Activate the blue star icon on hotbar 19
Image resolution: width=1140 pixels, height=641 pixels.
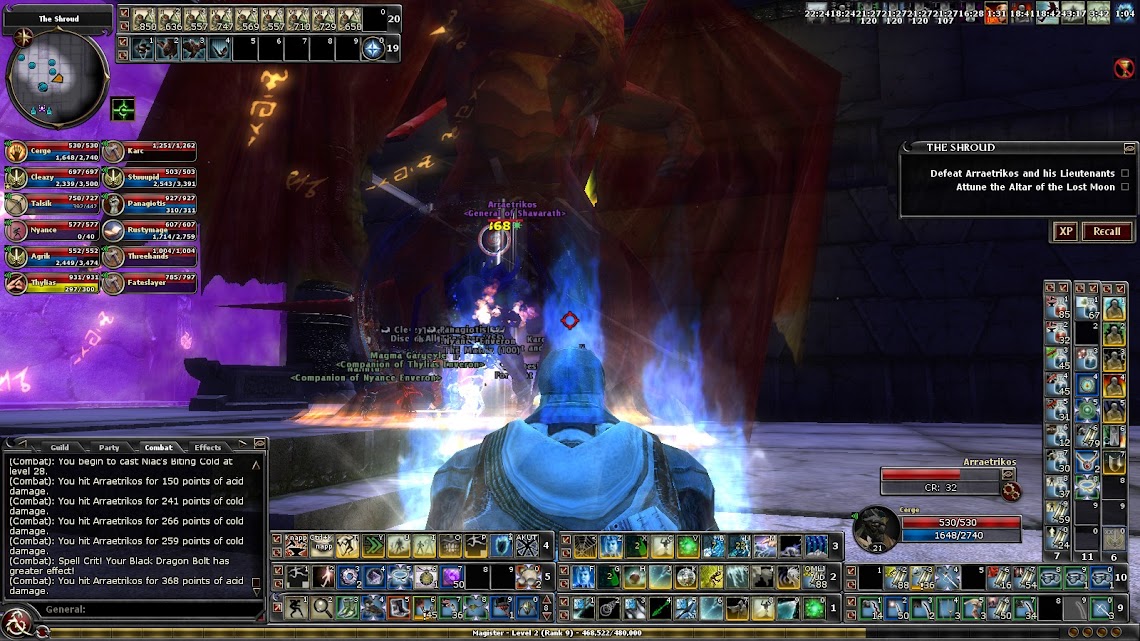point(373,47)
